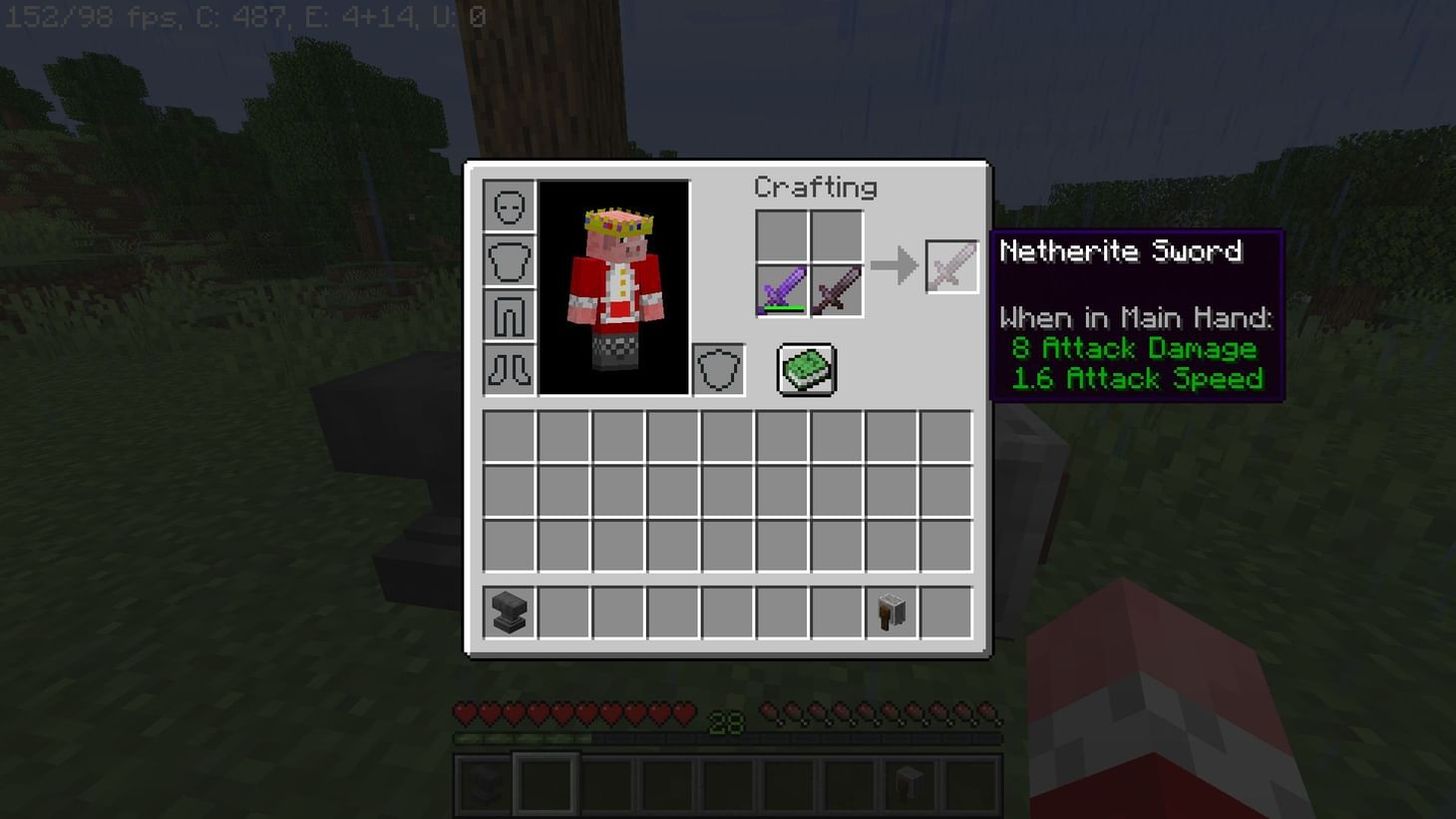Select the anvil in the hotbar

[483, 784]
